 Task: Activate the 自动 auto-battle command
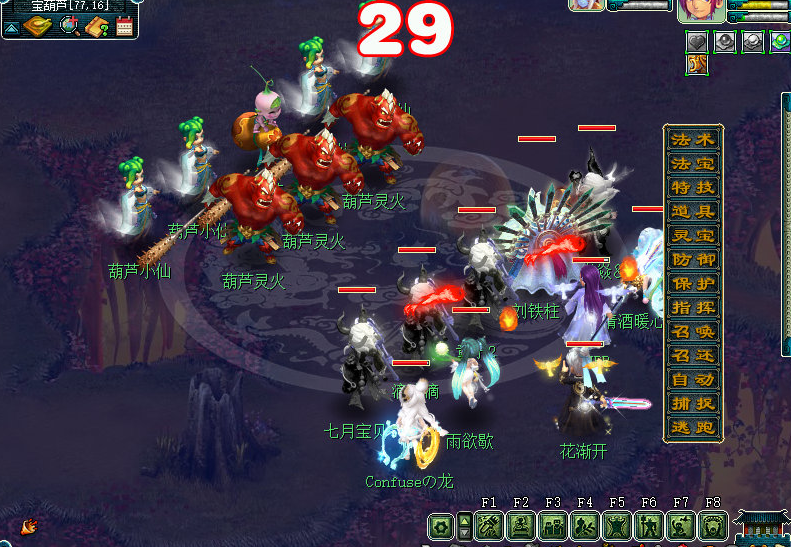click(693, 380)
